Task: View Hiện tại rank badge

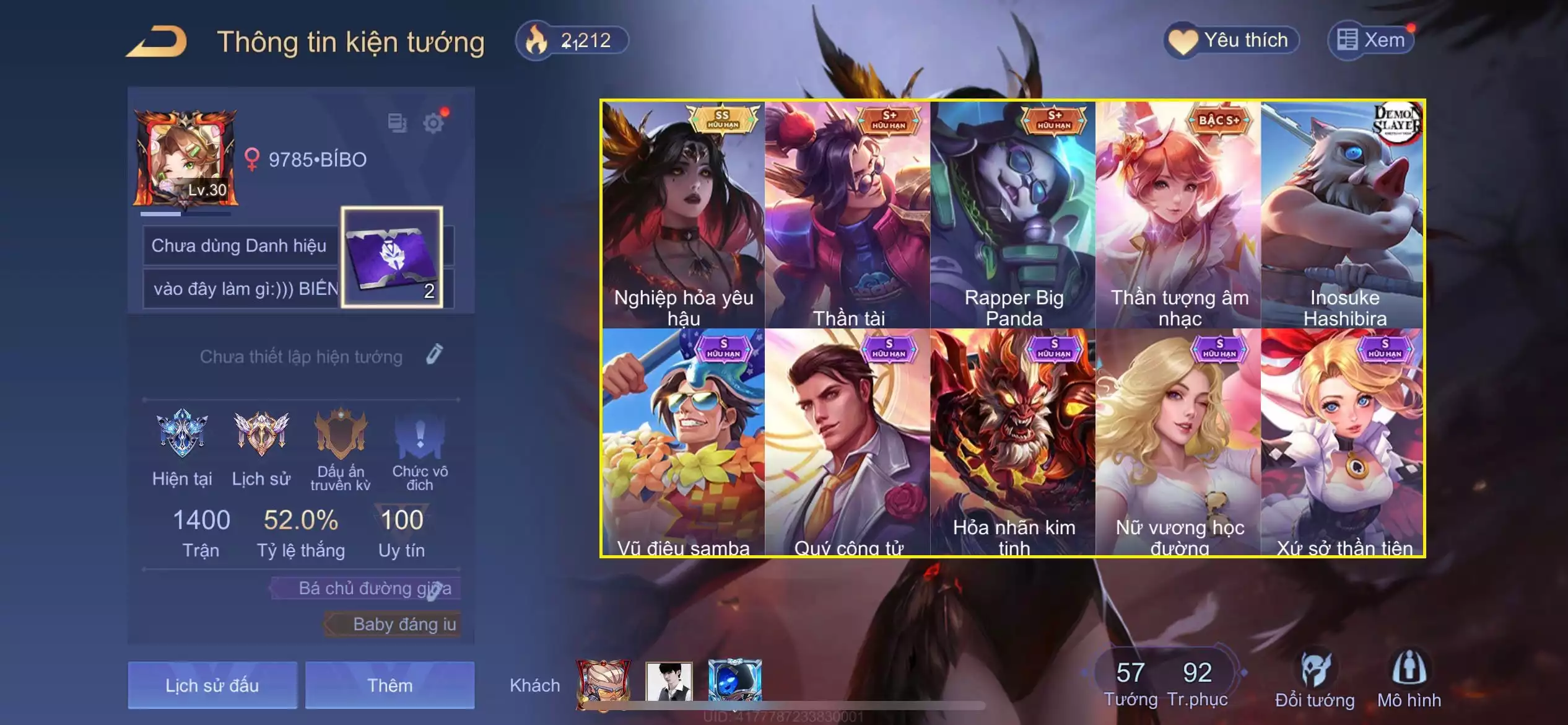Action: [182, 434]
